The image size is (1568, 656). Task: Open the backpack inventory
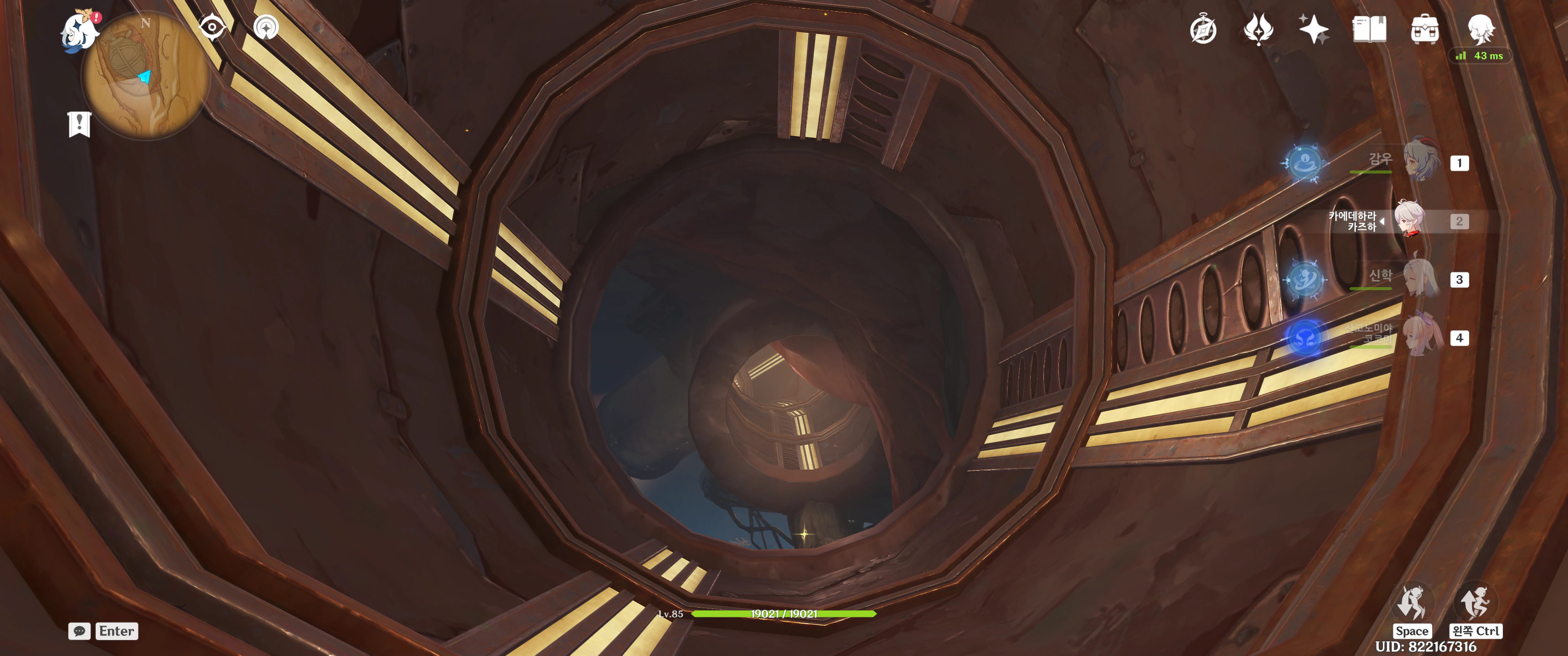1424,29
